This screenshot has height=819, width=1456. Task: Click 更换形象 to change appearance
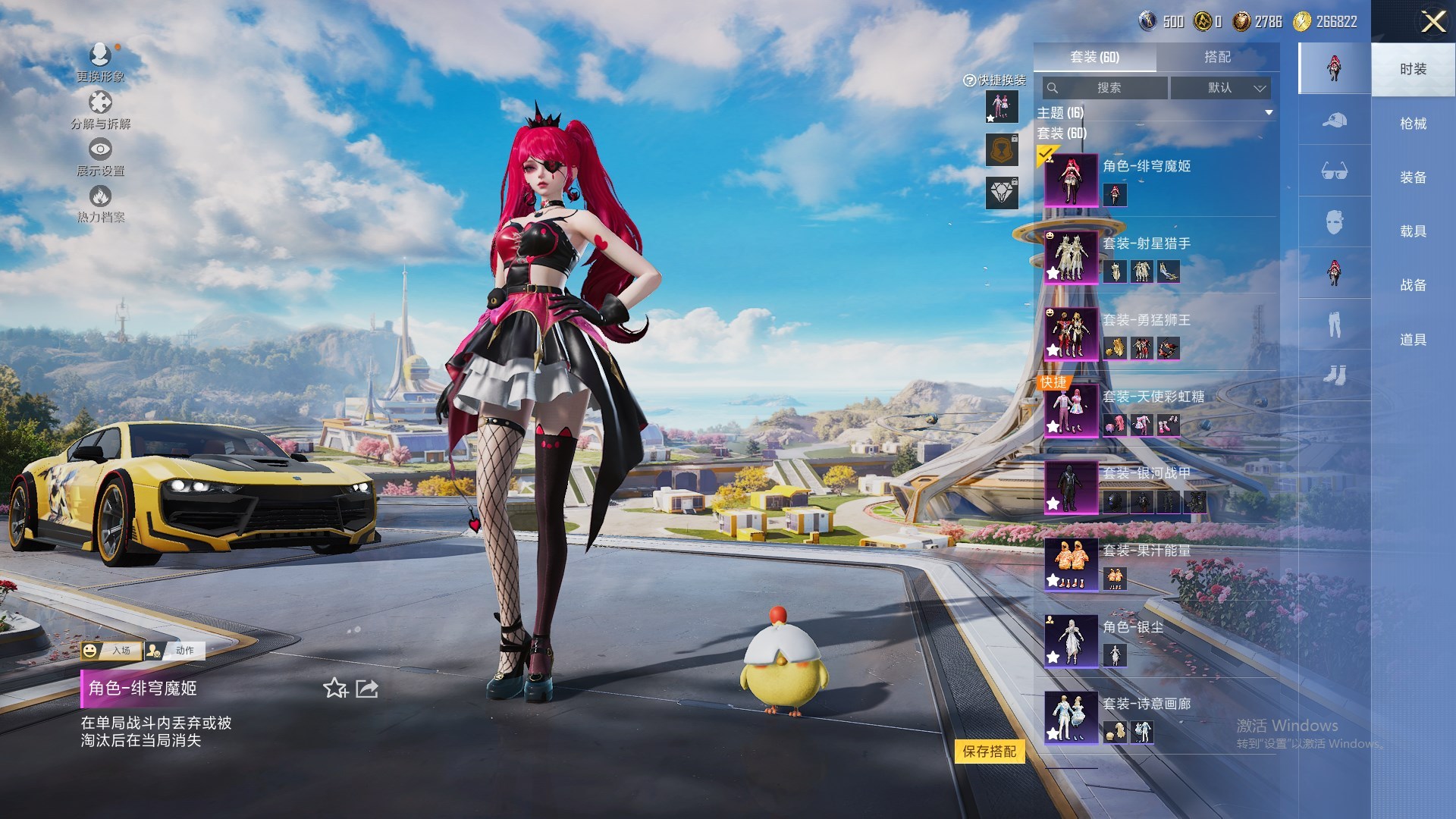[x=100, y=62]
